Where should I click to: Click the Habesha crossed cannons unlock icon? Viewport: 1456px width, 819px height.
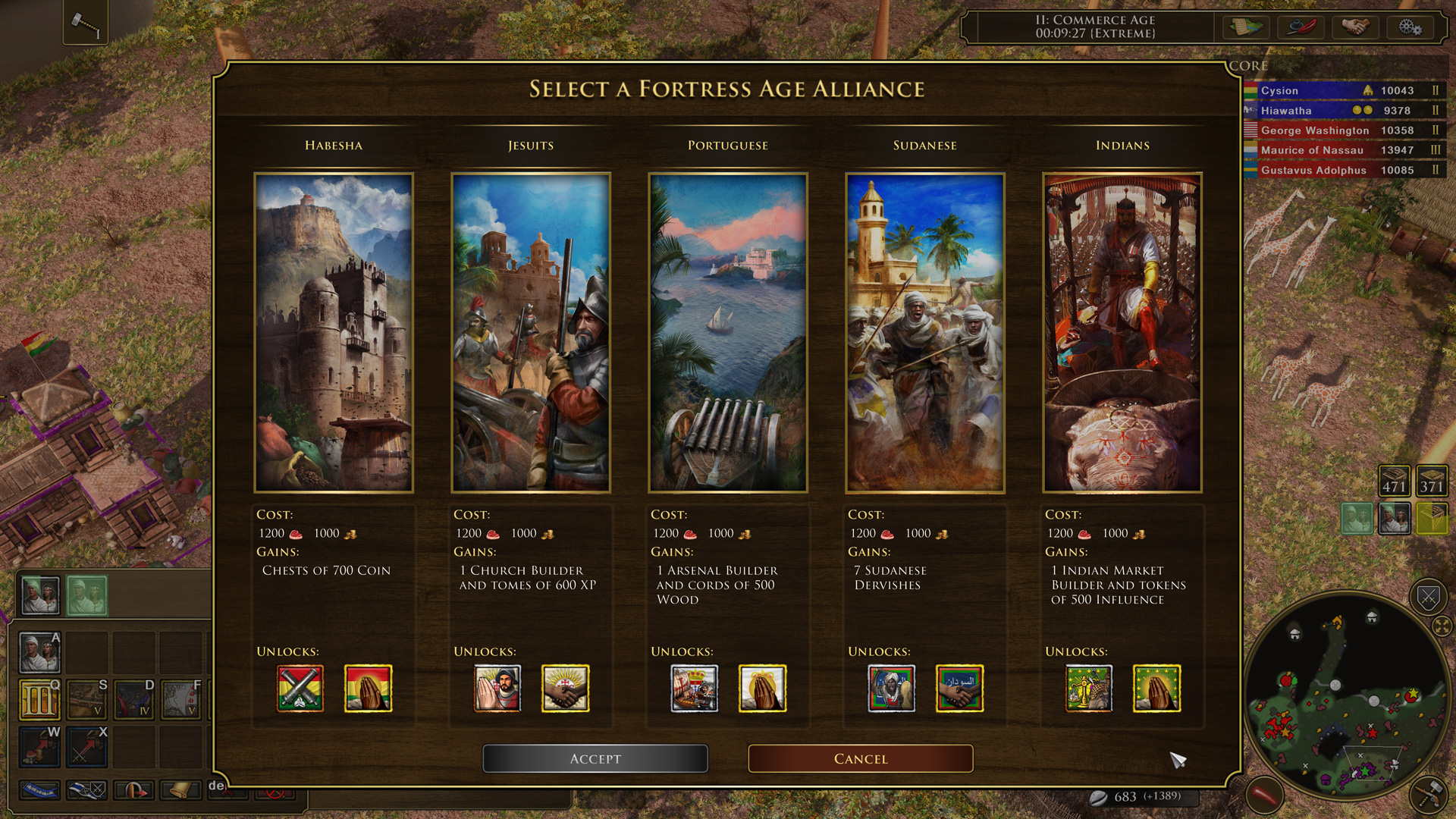[x=300, y=689]
